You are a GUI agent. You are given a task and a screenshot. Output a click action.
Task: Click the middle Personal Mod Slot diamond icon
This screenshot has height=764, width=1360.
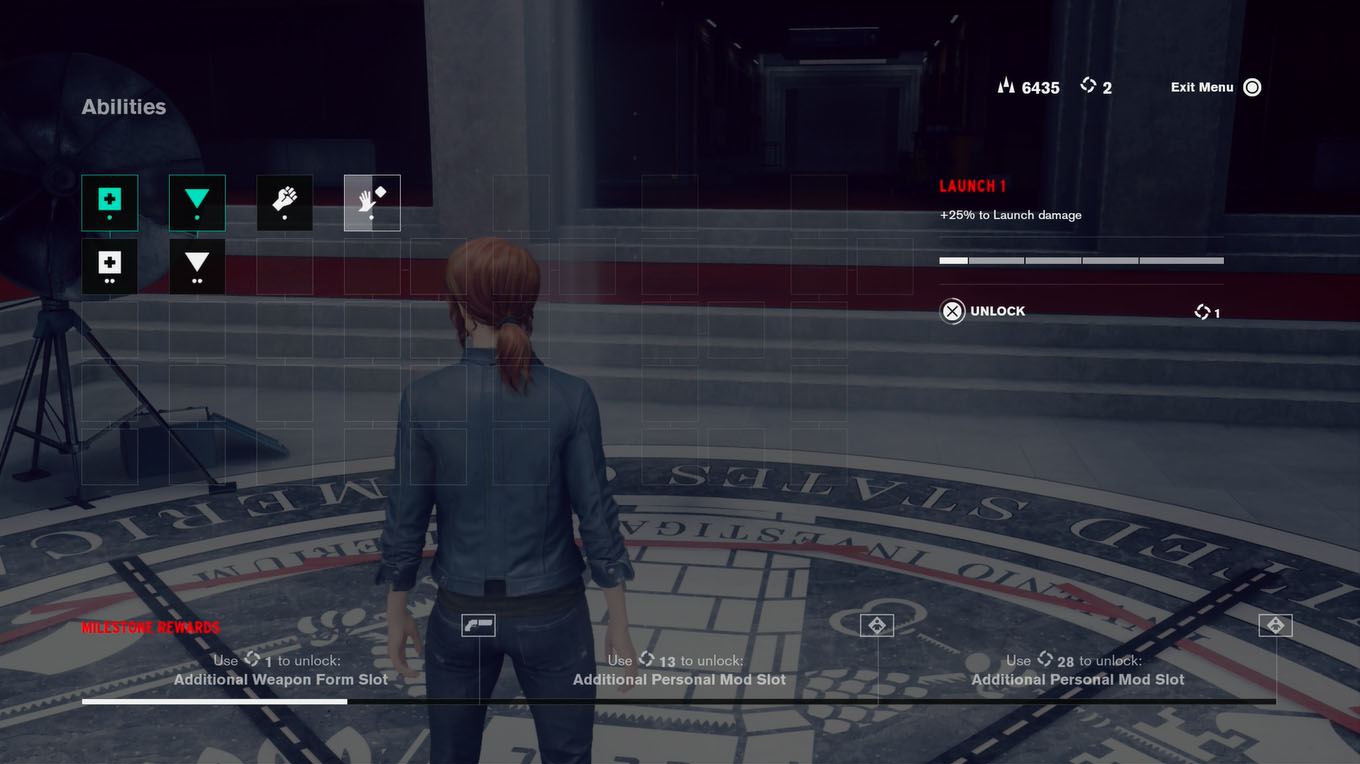coord(877,624)
